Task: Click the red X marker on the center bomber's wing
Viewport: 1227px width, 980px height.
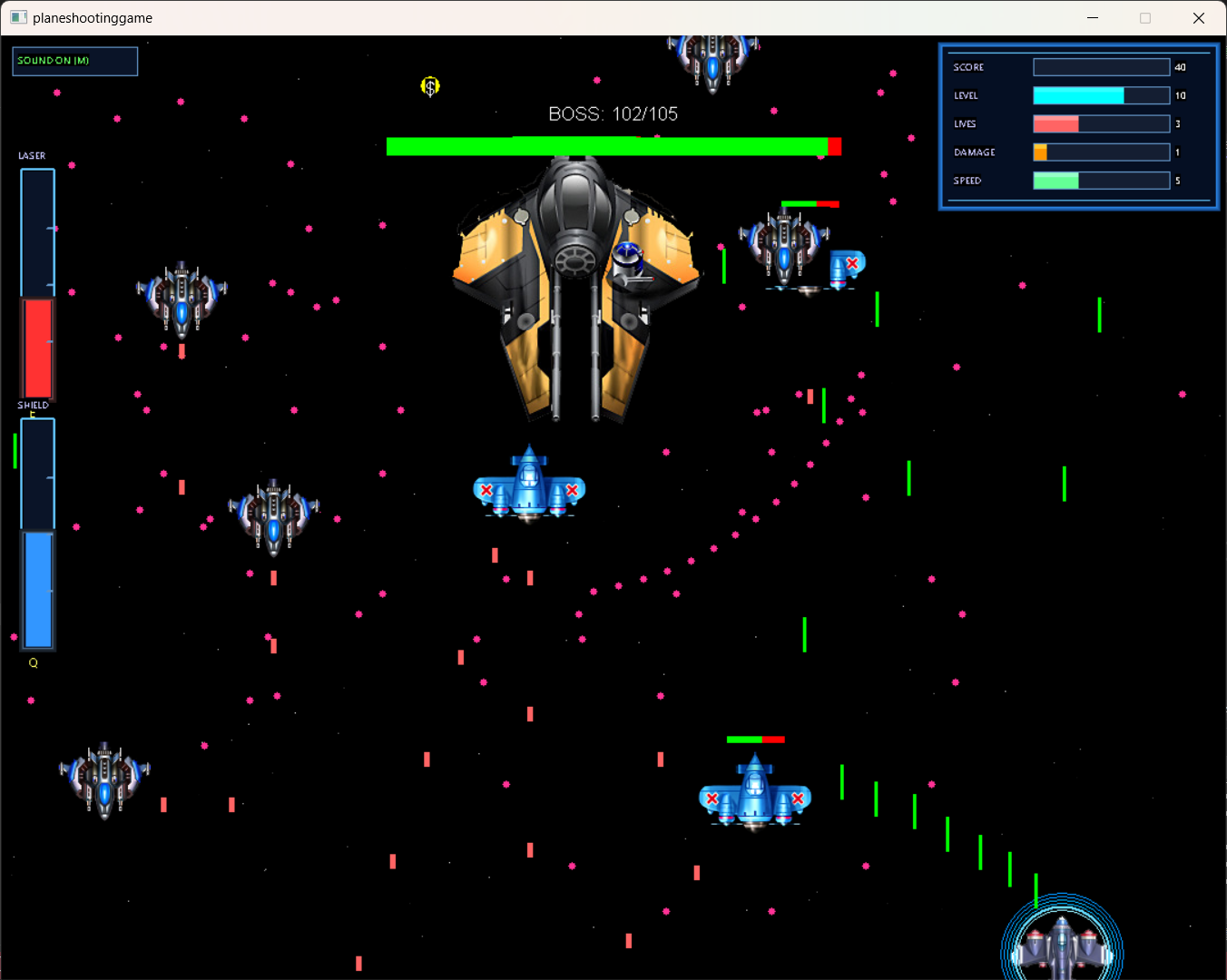Action: [487, 490]
